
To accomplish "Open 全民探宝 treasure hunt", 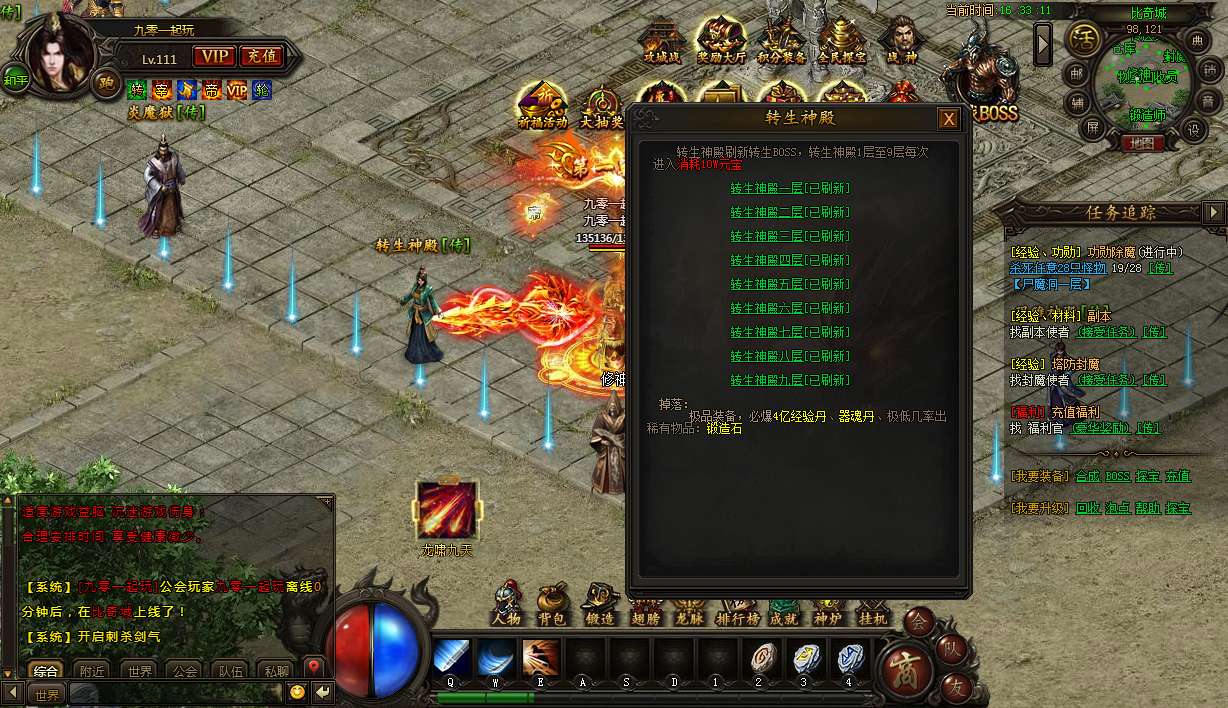I will 842,41.
